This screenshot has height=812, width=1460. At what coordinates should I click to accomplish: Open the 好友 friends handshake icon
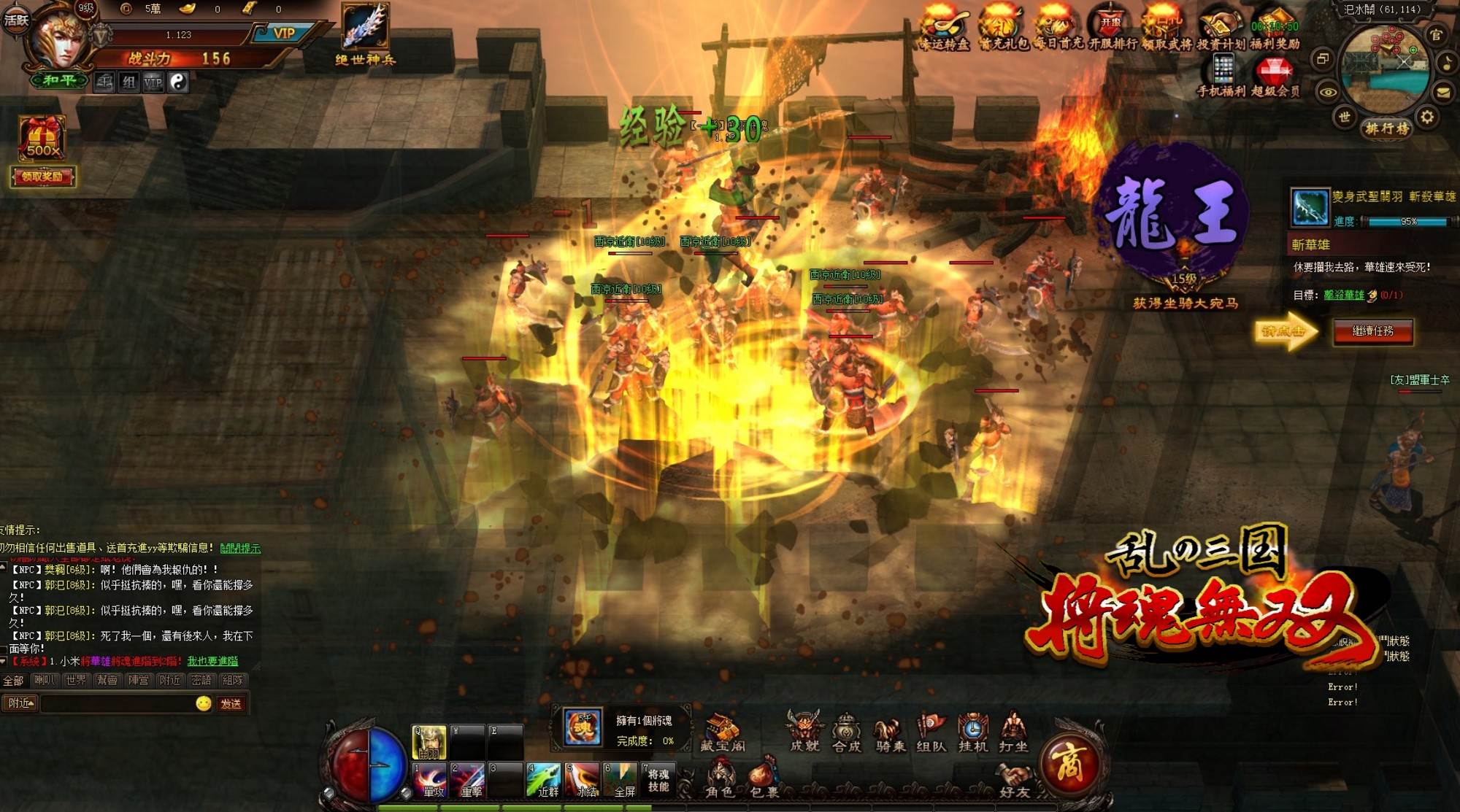pyautogui.click(x=1015, y=781)
